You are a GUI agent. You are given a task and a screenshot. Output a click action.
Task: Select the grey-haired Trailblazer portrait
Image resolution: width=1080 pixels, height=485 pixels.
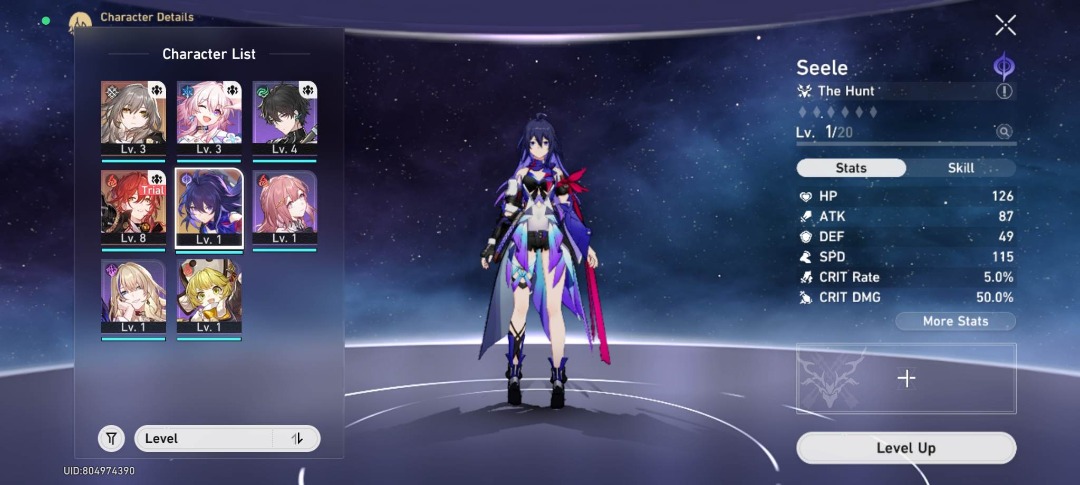tap(132, 118)
